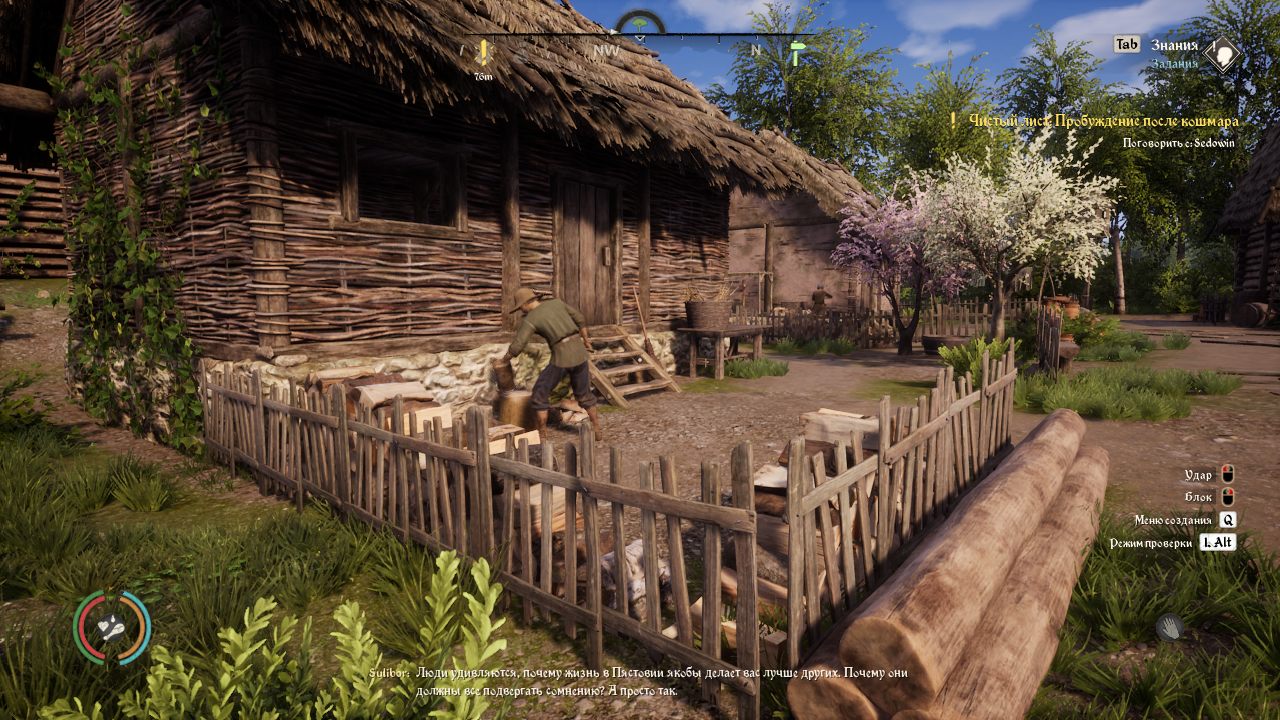Select the tracked quest title in the objective tracker
The height and width of the screenshot is (720, 1280).
[1103, 121]
